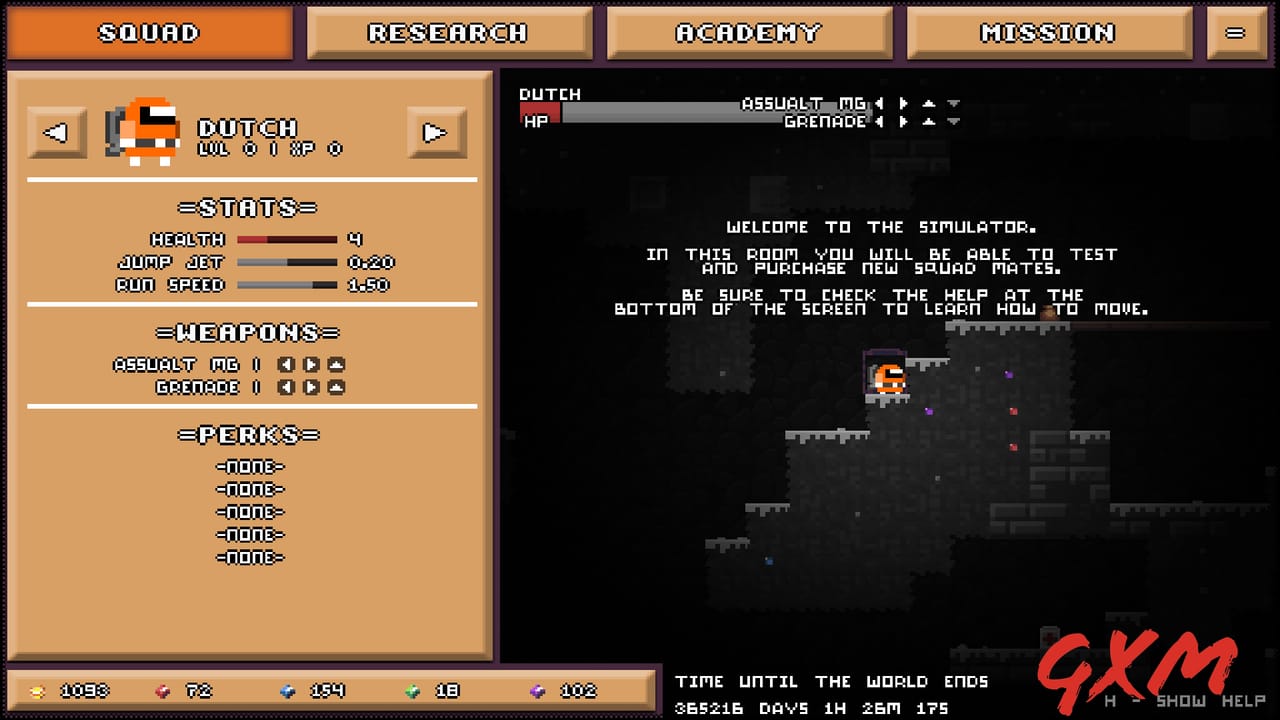Click the upgrade icon next to Assault MG

tap(335, 364)
